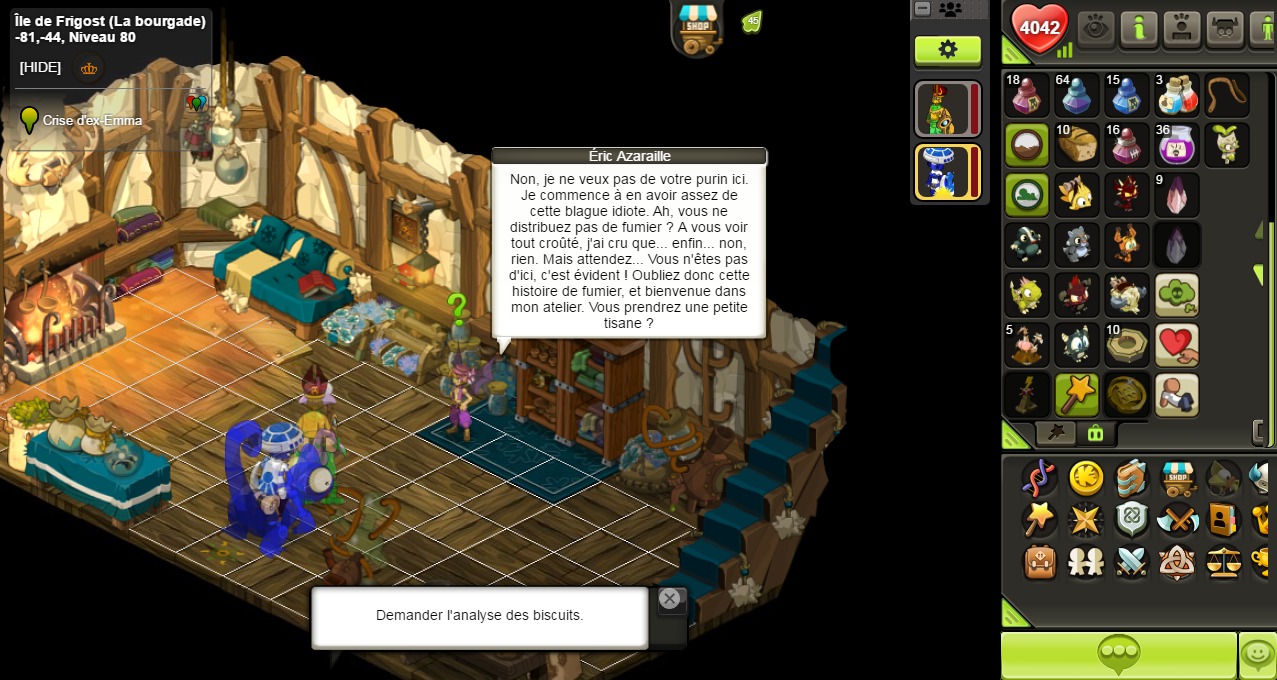Open the chat with the speech bubble button
The width and height of the screenshot is (1277, 680).
1118,655
